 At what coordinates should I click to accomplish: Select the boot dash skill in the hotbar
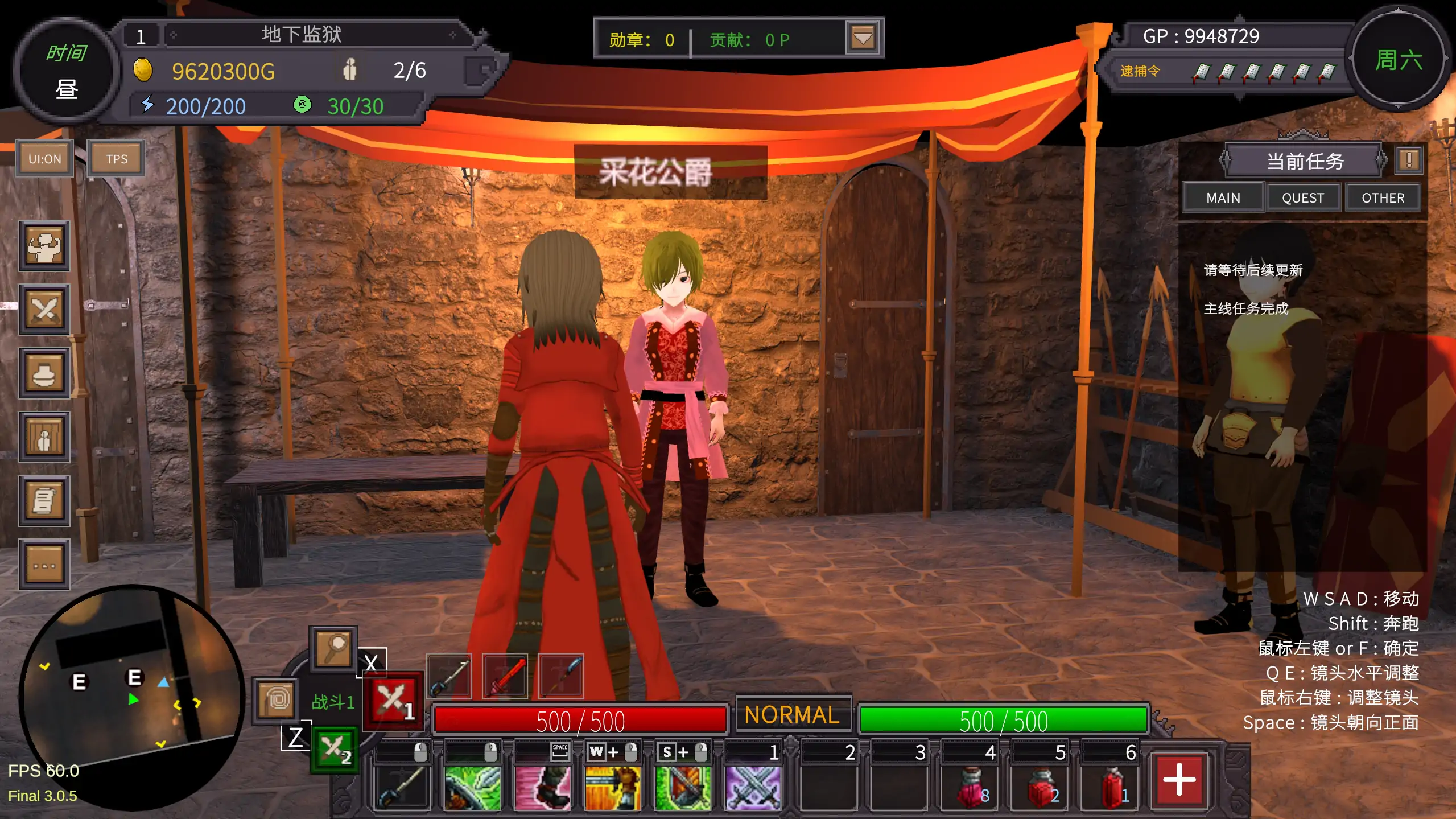(542, 788)
